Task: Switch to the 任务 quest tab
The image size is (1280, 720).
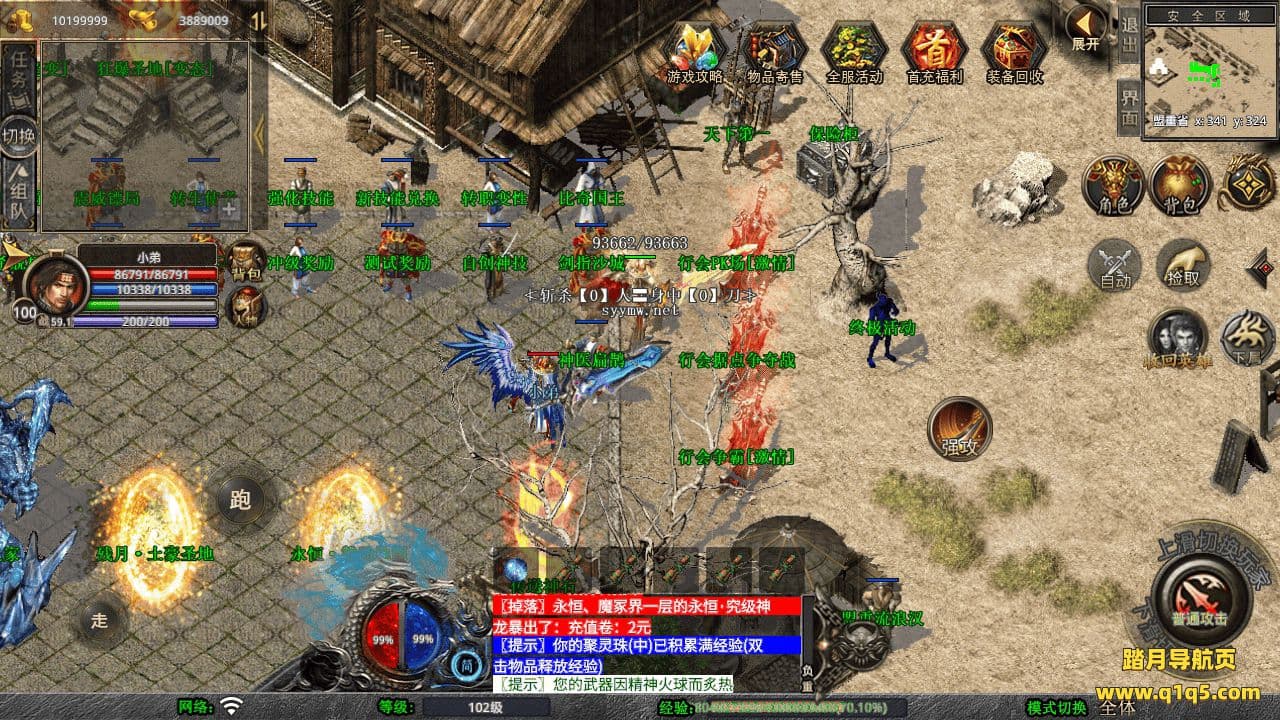Action: click(19, 72)
